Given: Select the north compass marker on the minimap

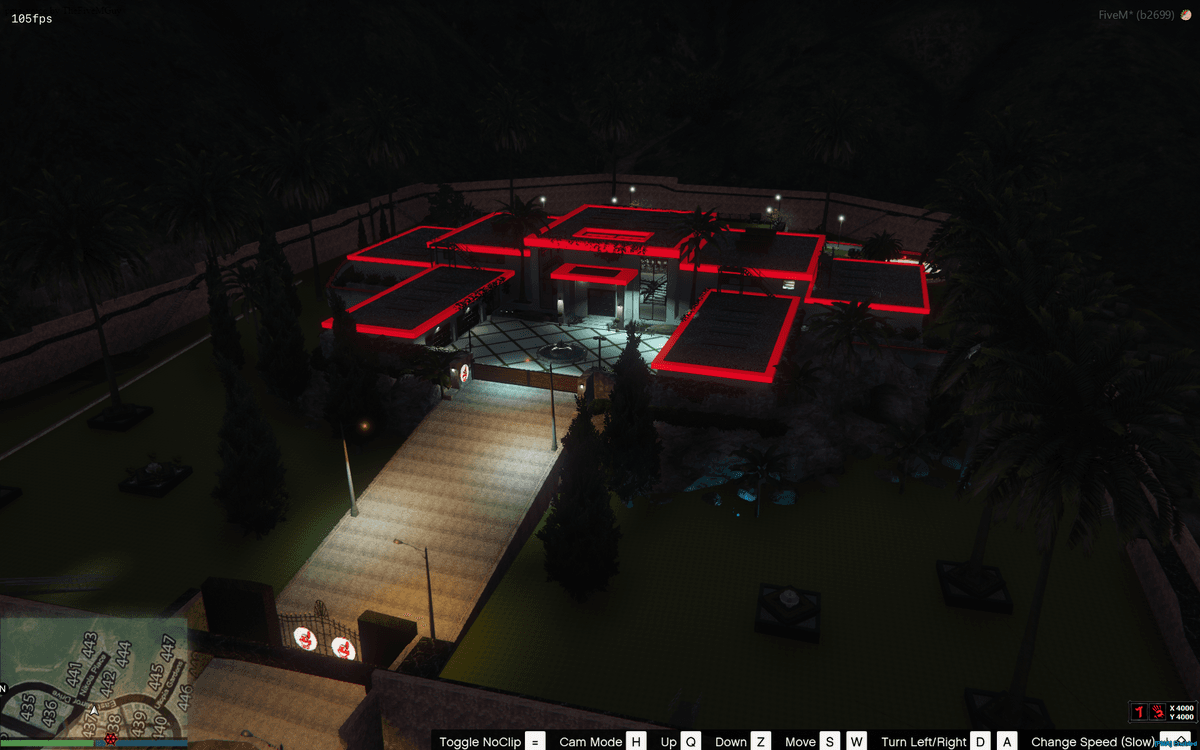Looking at the screenshot, I should click(4, 689).
